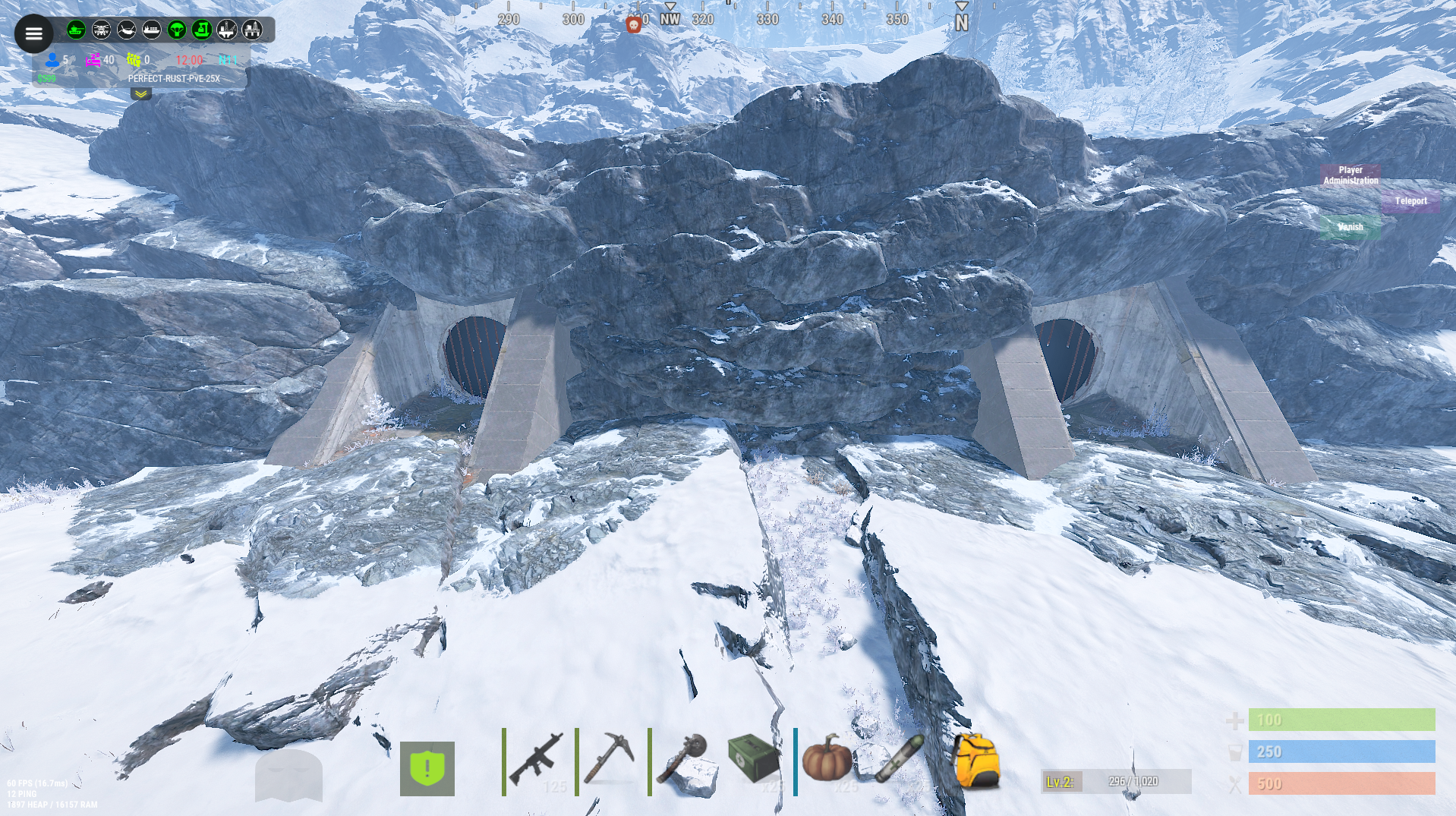The height and width of the screenshot is (816, 1456).
Task: Toggle the Vanish button
Action: point(1350,227)
